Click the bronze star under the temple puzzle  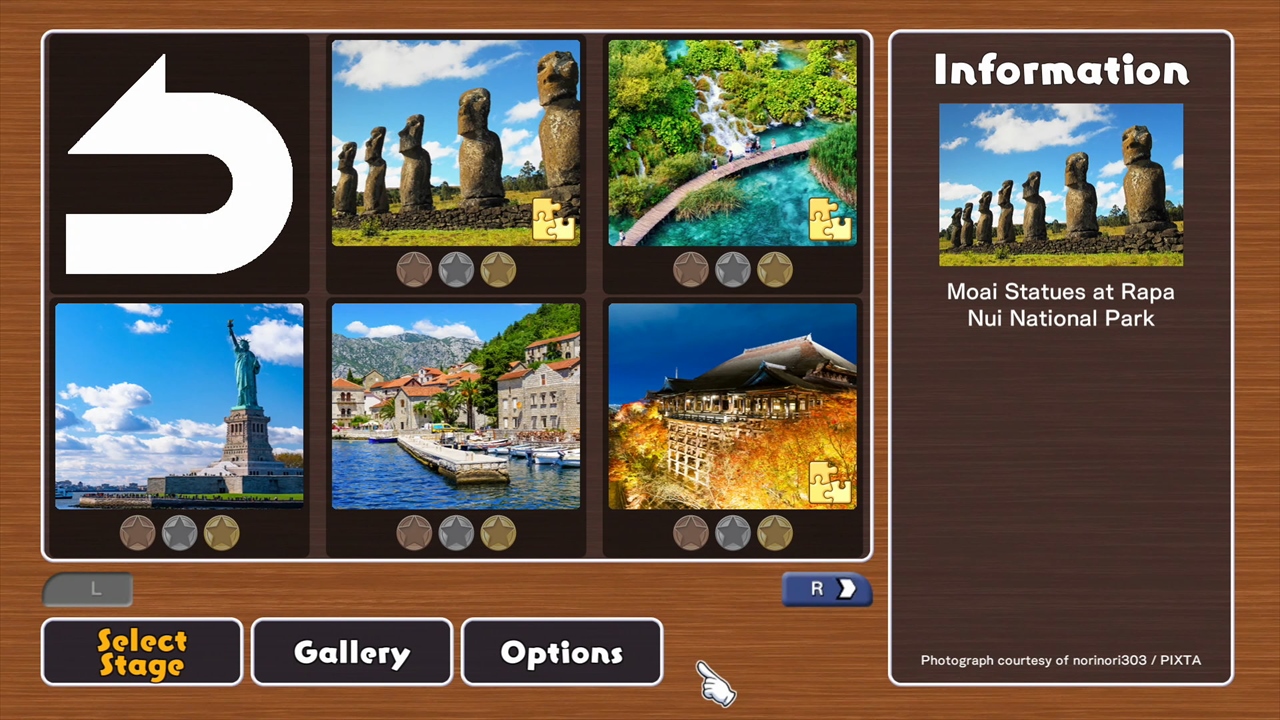click(x=691, y=532)
